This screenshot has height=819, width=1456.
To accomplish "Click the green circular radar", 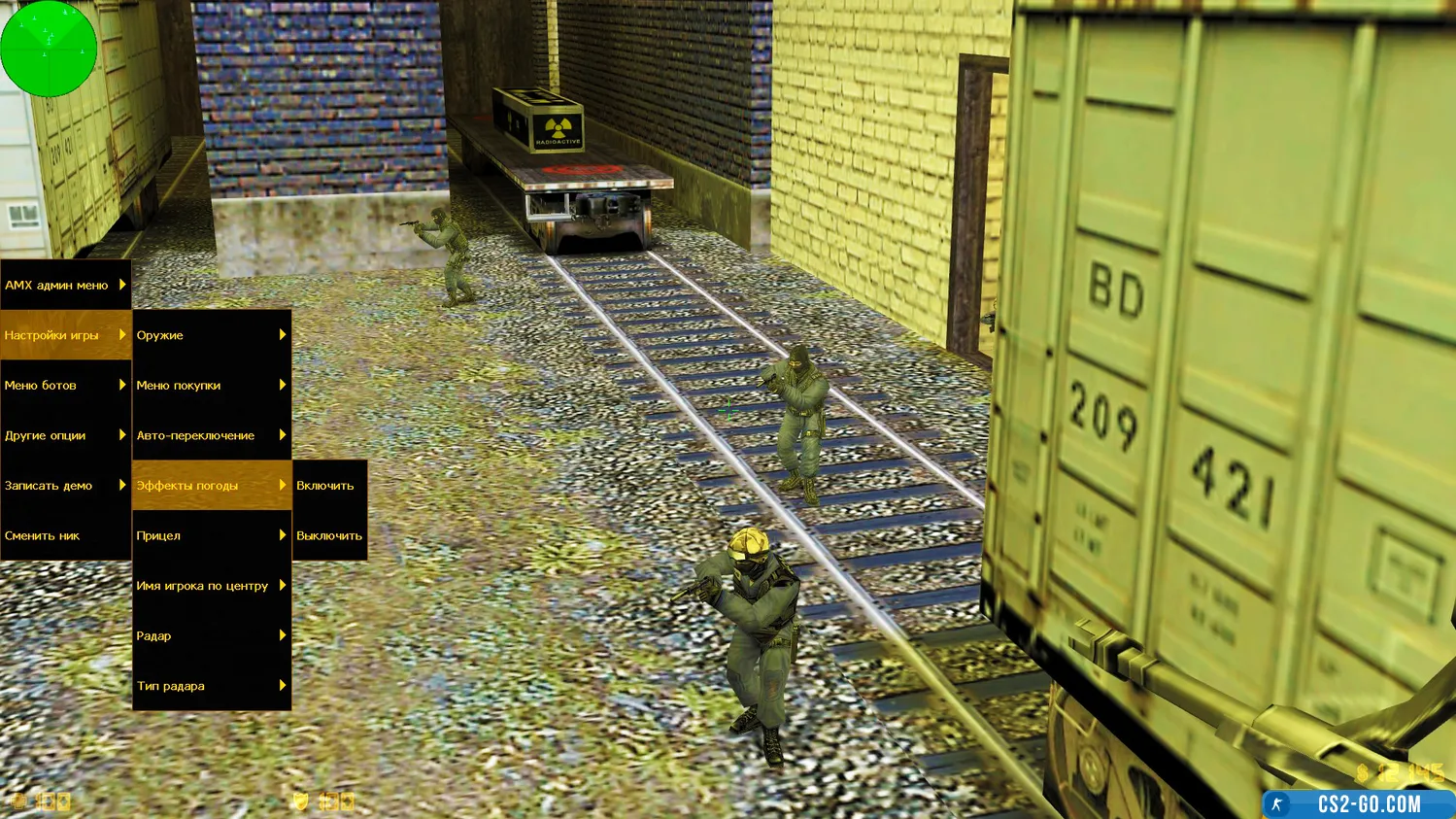I will click(48, 48).
